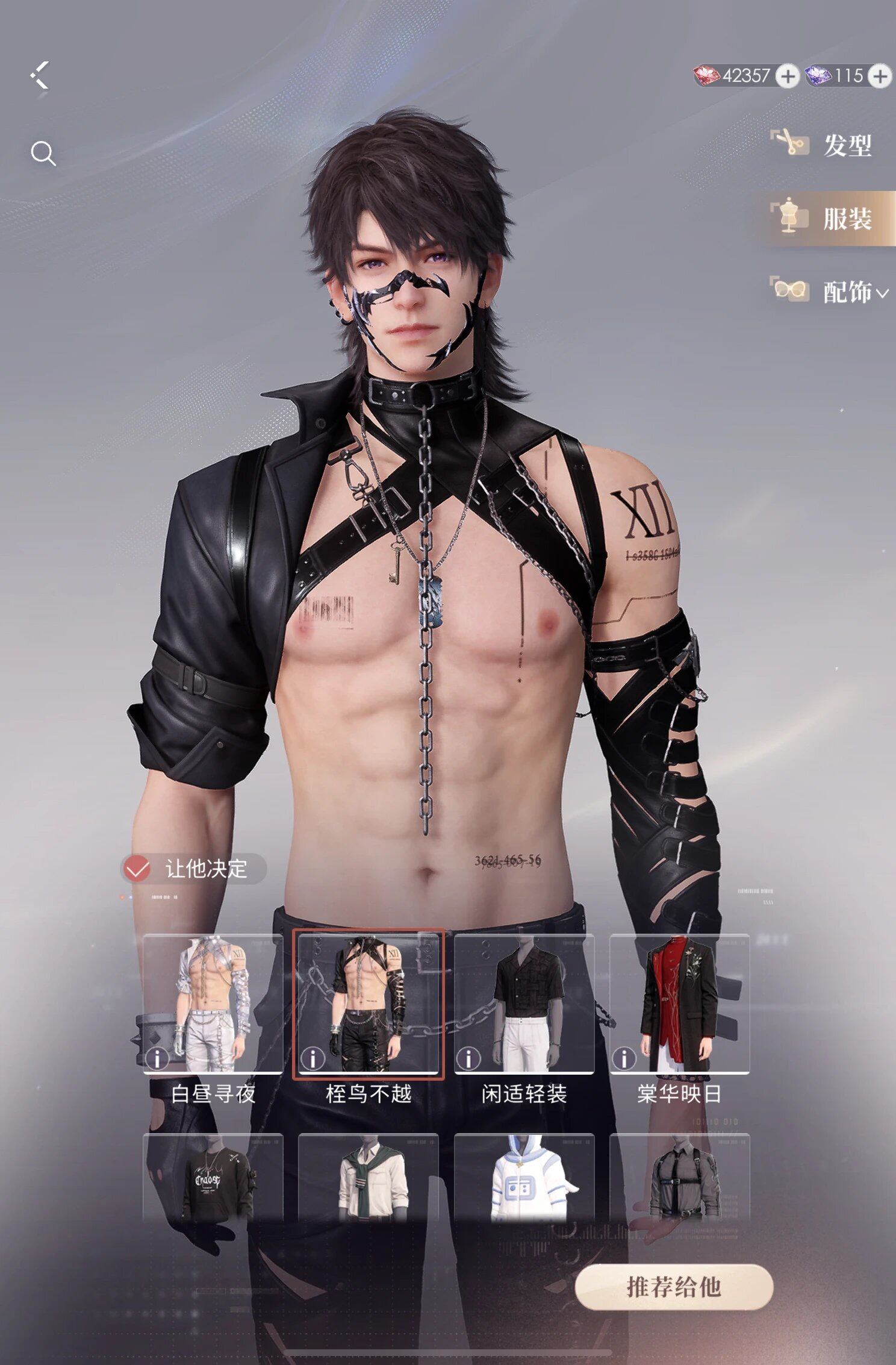Screen dimensions: 896x1365
Task: Add more red gems with the plus button
Action: click(787, 77)
